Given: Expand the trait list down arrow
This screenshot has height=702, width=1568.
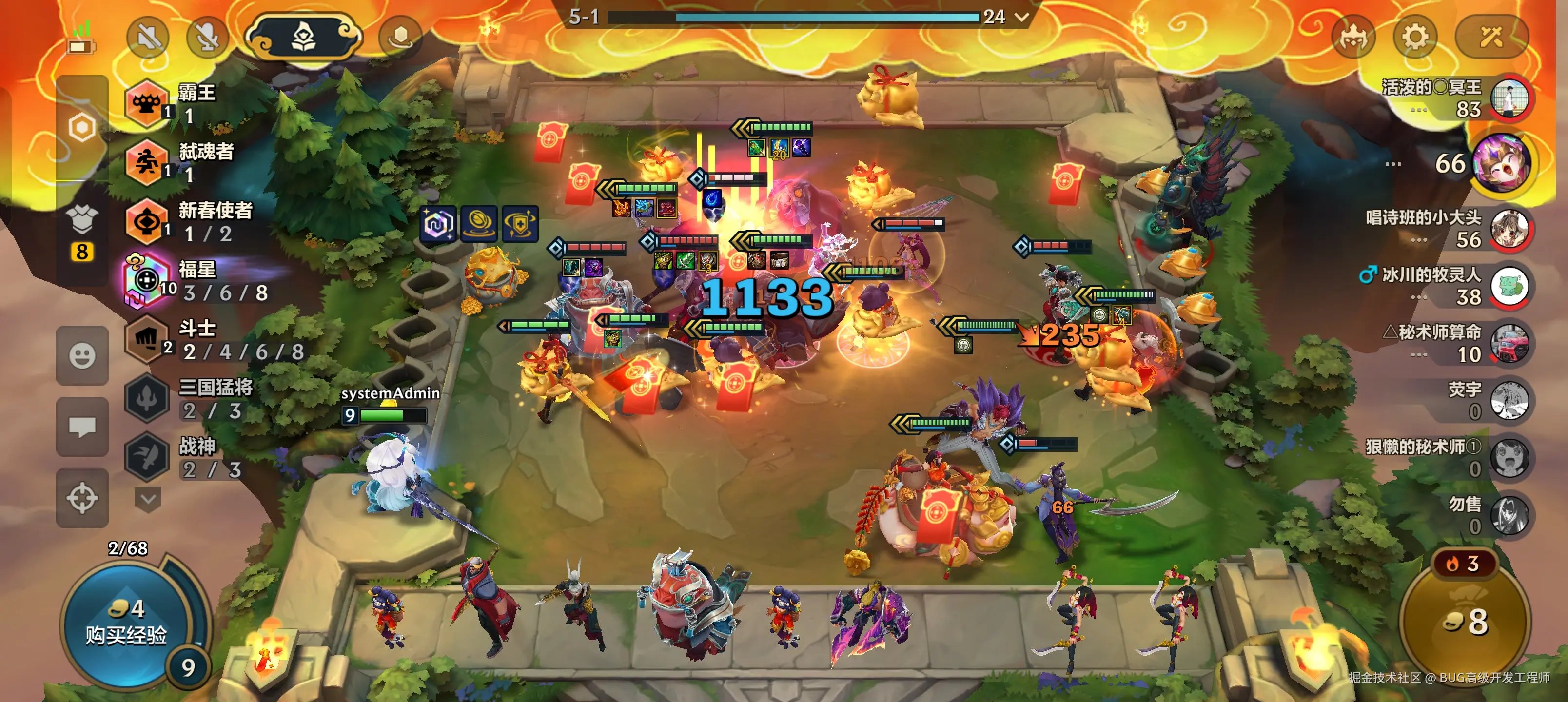Looking at the screenshot, I should coord(147,500).
